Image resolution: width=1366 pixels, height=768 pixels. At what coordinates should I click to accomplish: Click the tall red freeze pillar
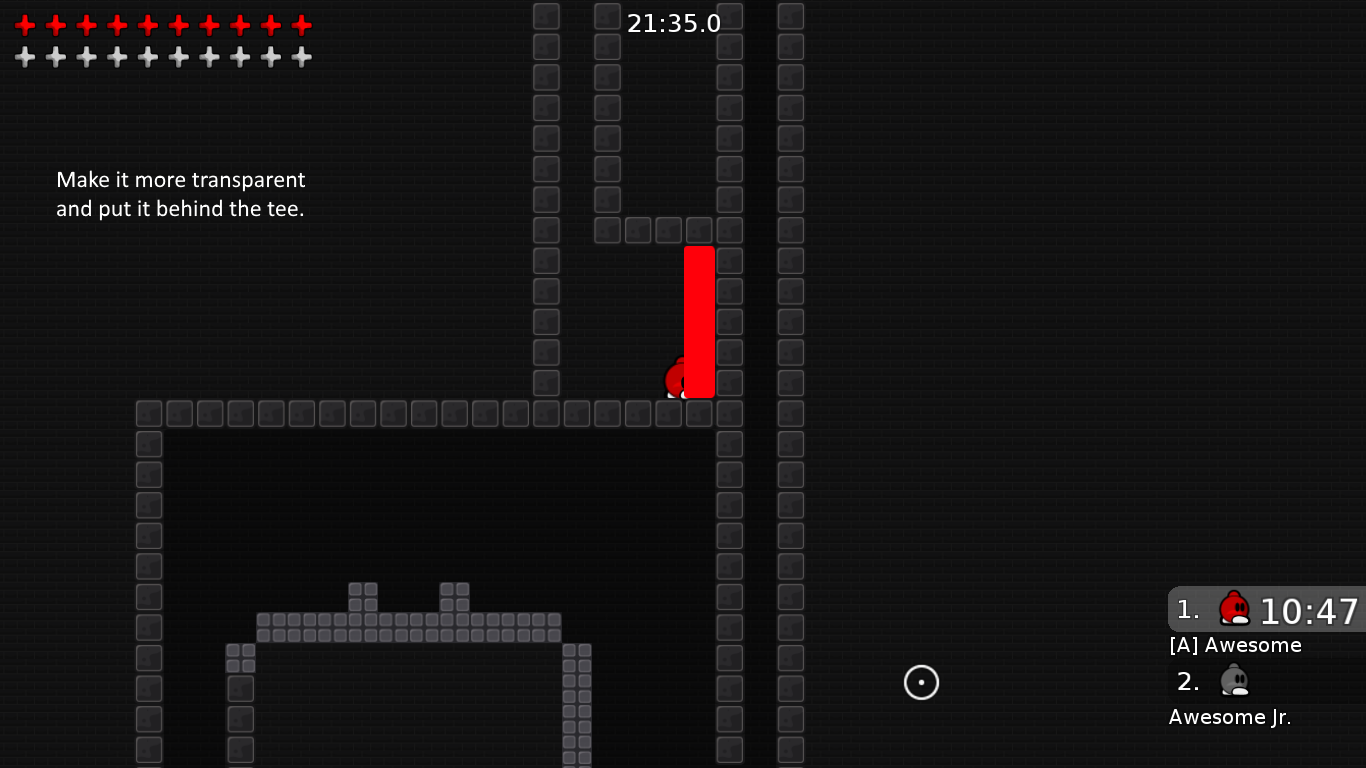click(x=699, y=320)
